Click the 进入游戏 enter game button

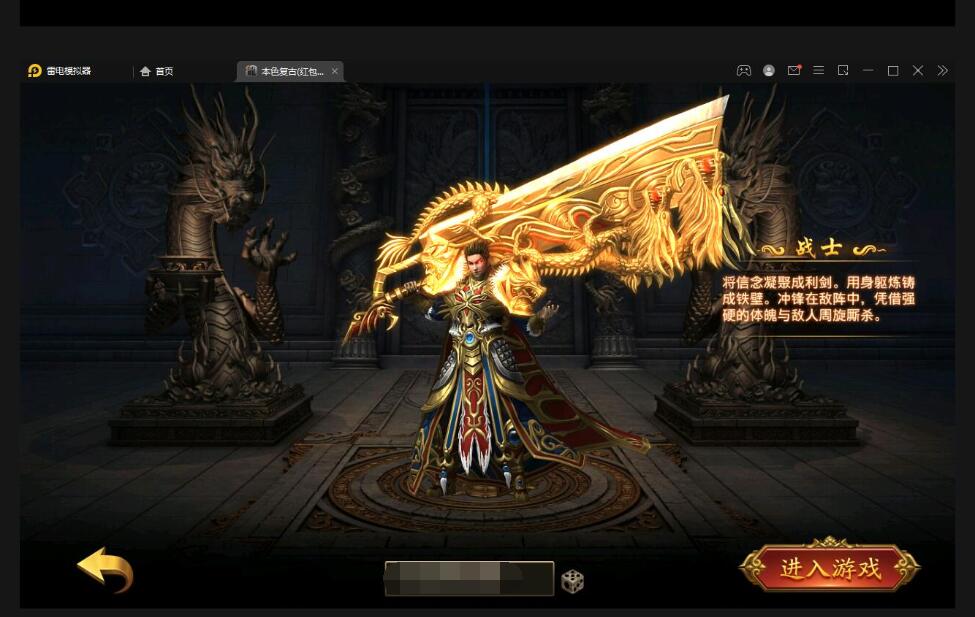tap(830, 569)
